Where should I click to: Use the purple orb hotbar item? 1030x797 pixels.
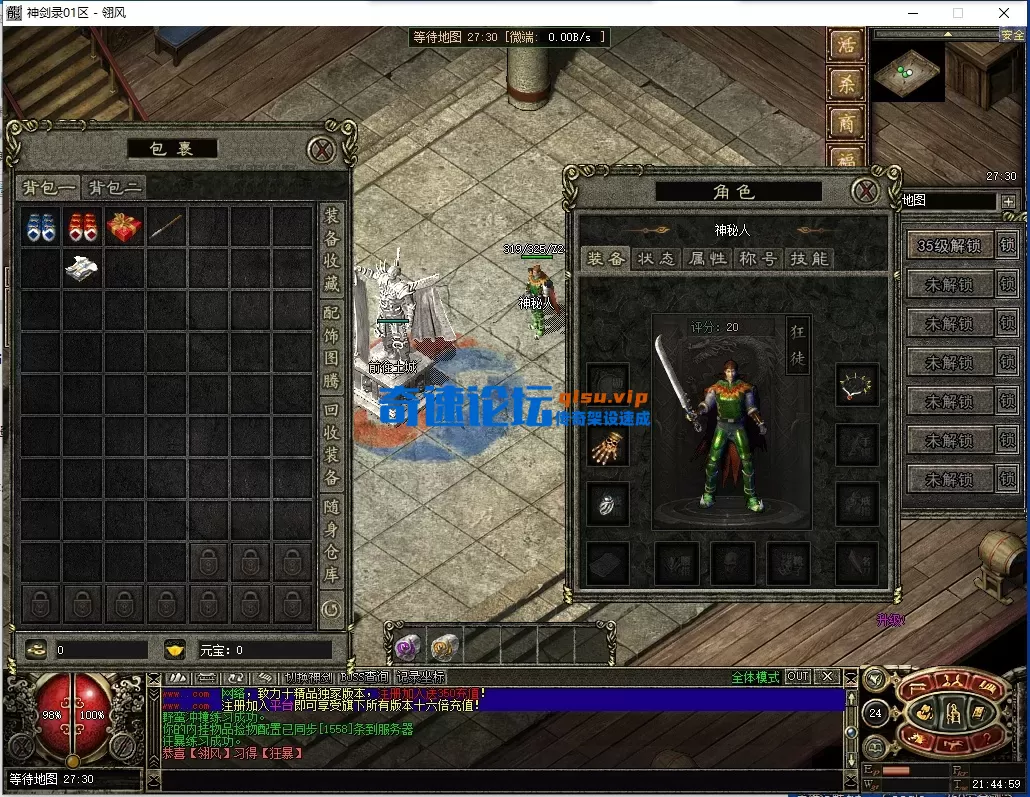[406, 646]
